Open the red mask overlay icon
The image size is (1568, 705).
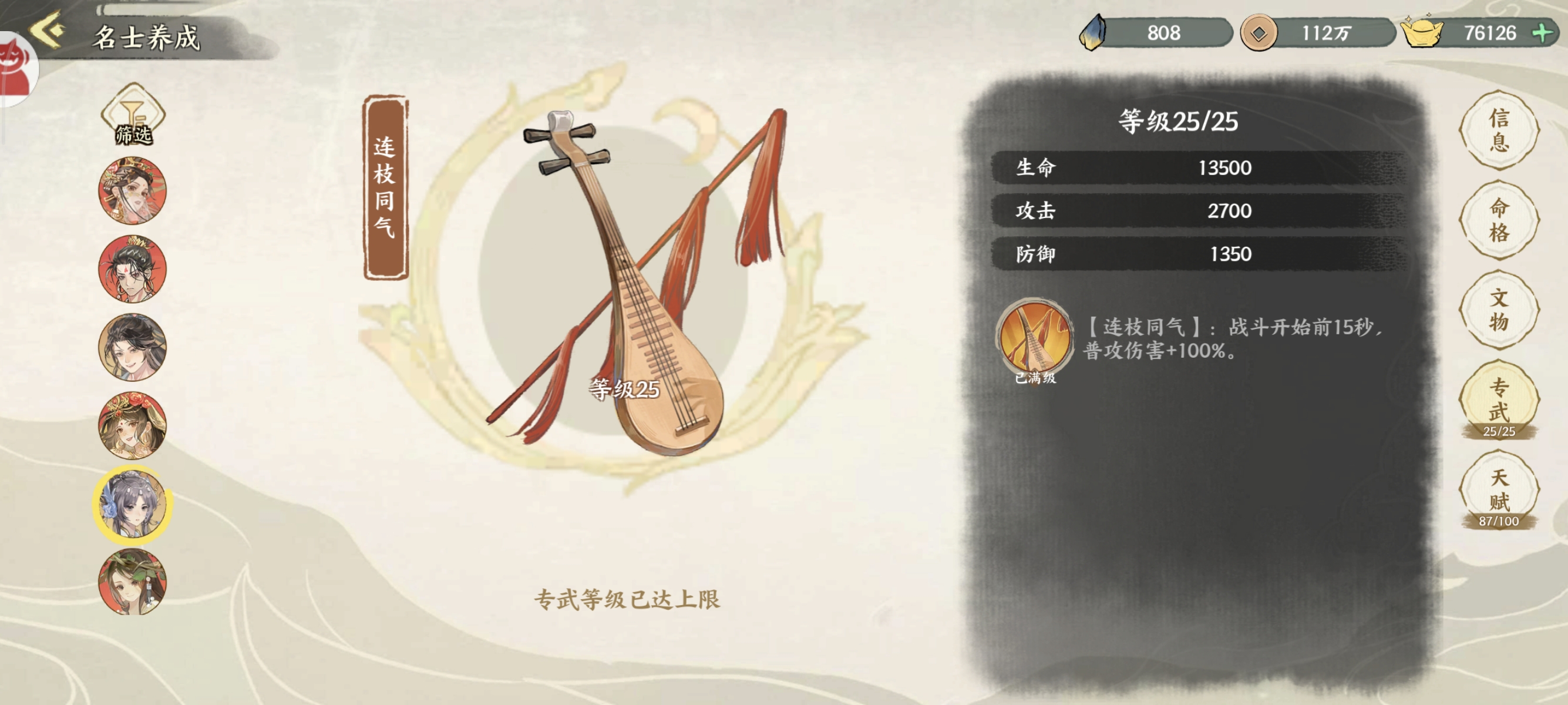pos(15,67)
